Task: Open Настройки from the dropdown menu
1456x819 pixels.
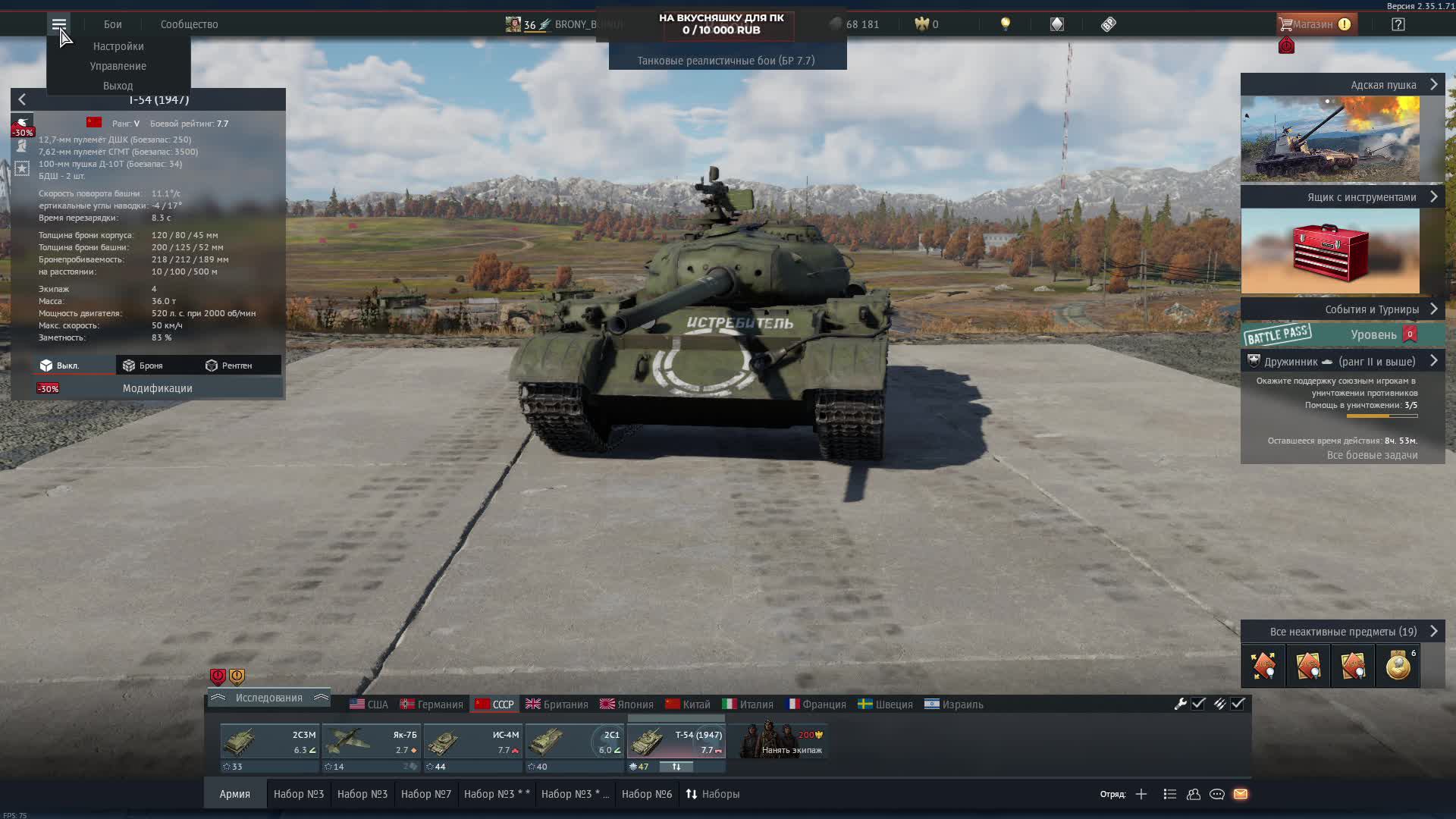Action: [x=118, y=46]
